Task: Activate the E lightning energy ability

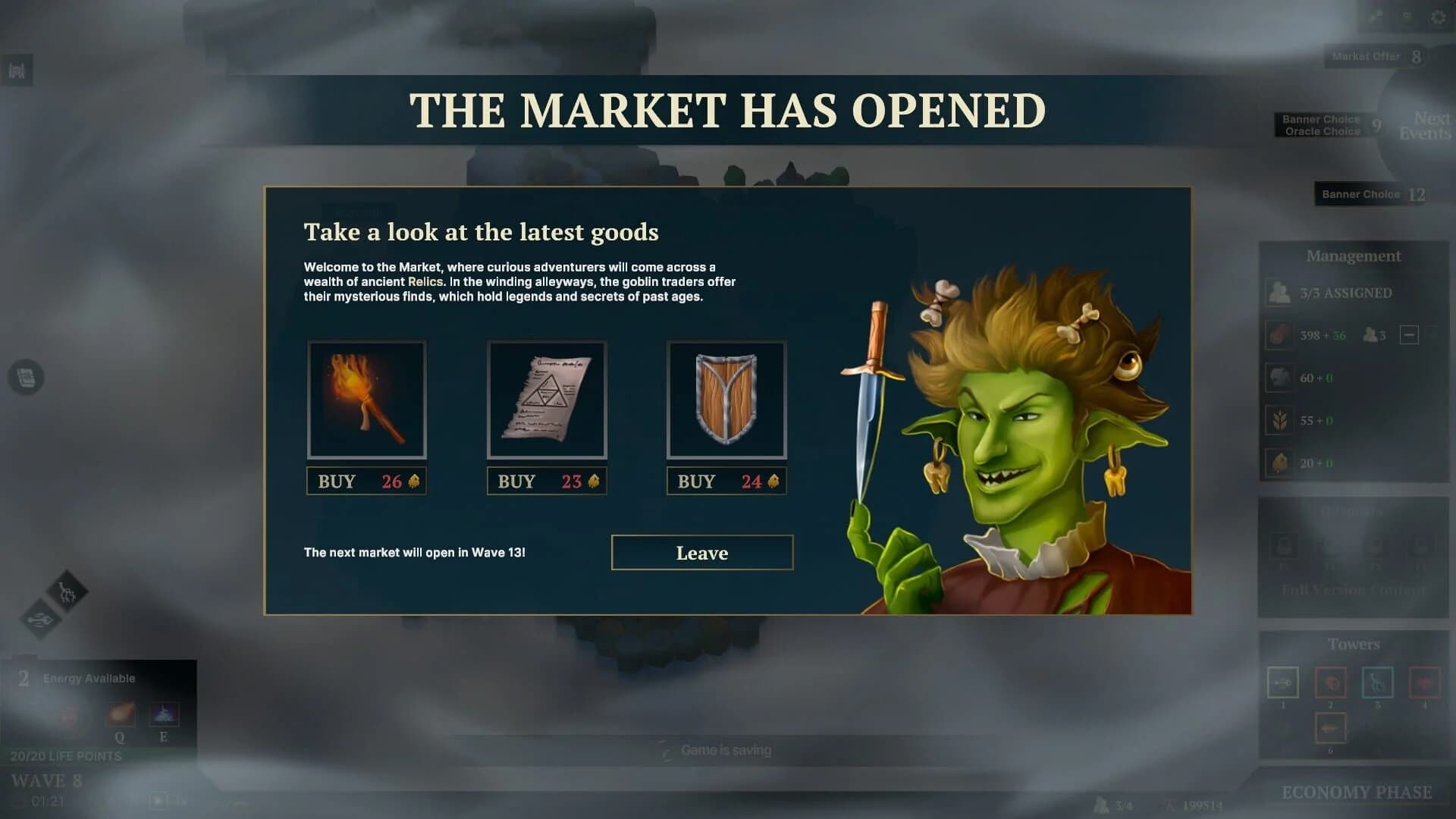Action: pos(163,714)
